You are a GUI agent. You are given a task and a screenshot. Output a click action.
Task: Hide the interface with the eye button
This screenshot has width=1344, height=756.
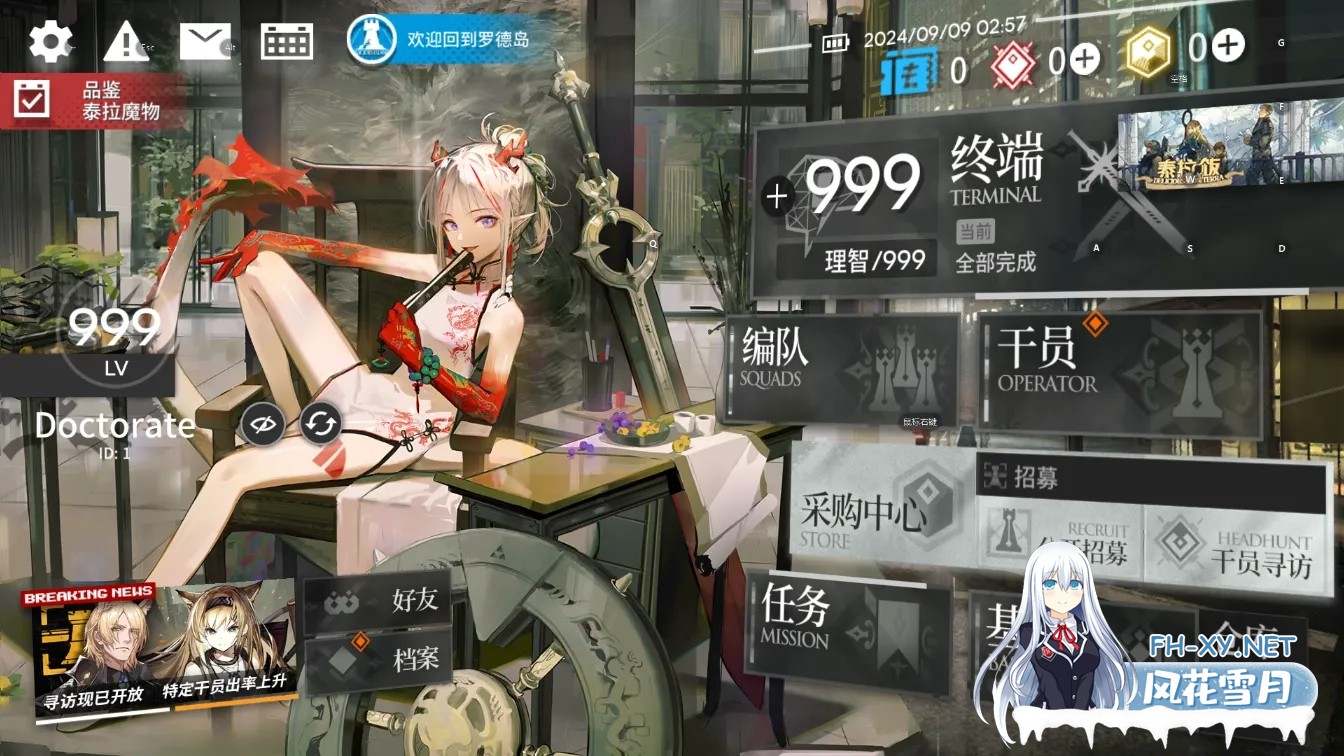[x=262, y=425]
